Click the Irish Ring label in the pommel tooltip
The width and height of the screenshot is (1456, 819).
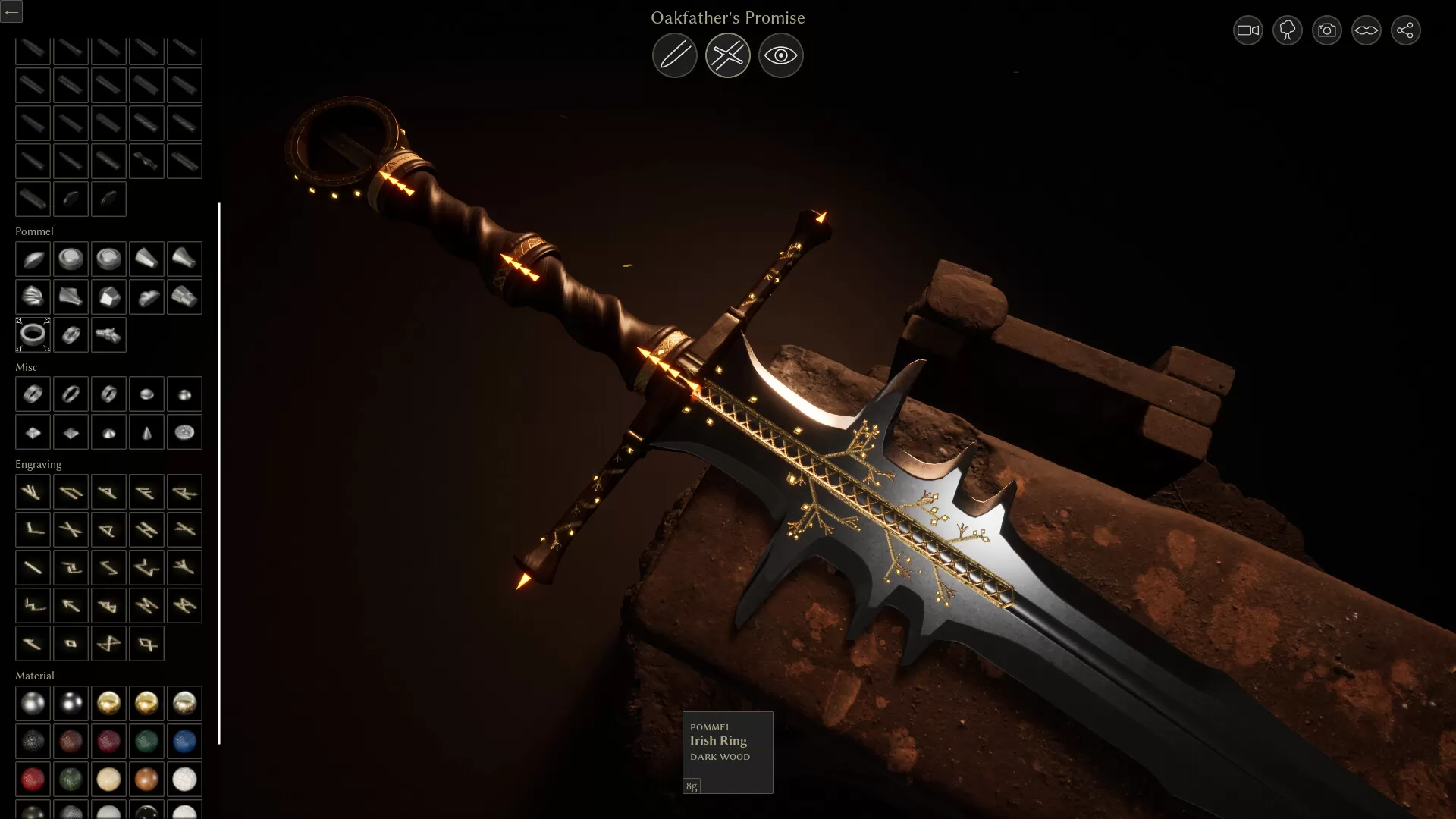point(717,741)
